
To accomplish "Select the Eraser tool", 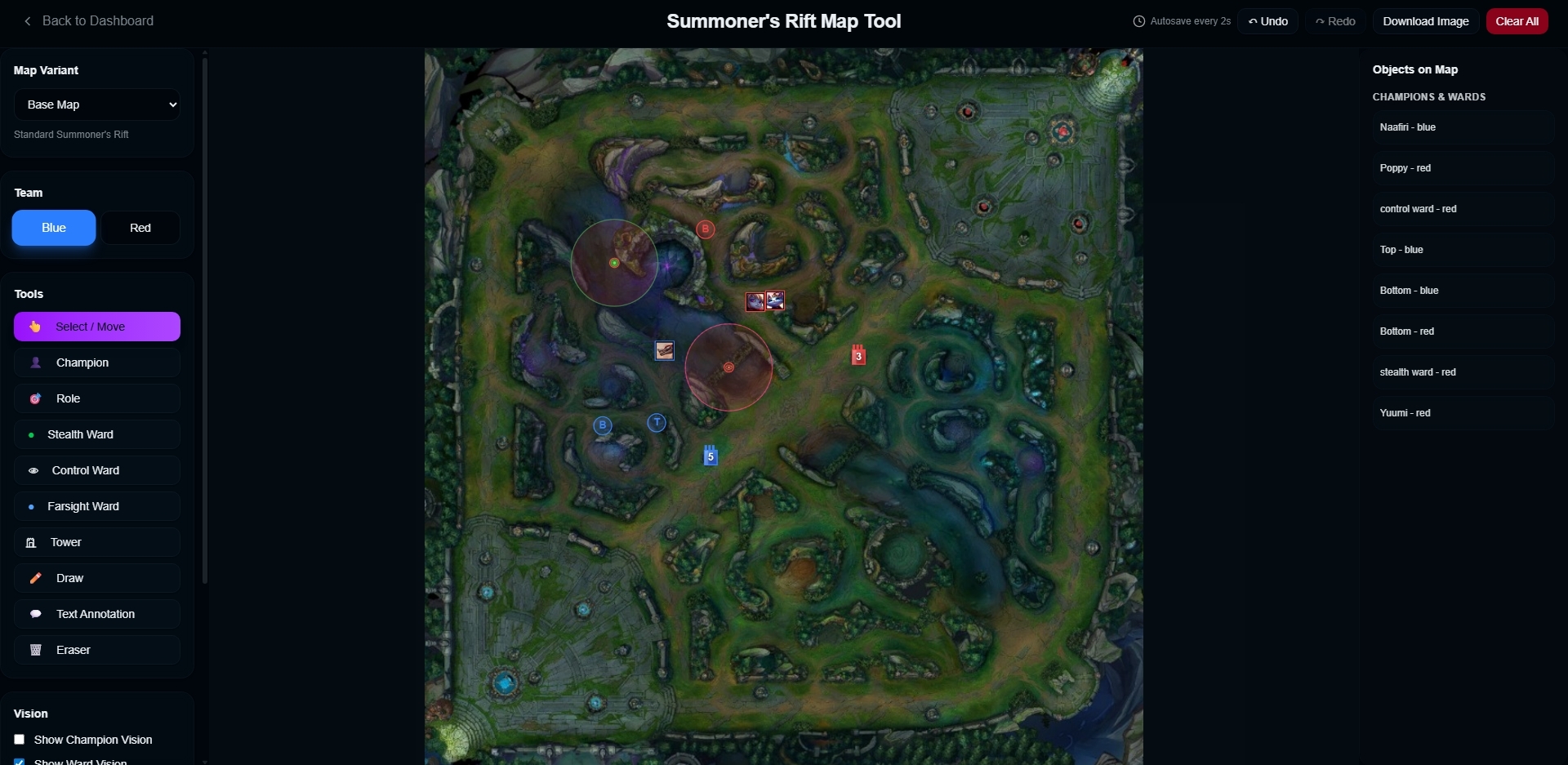I will (97, 649).
